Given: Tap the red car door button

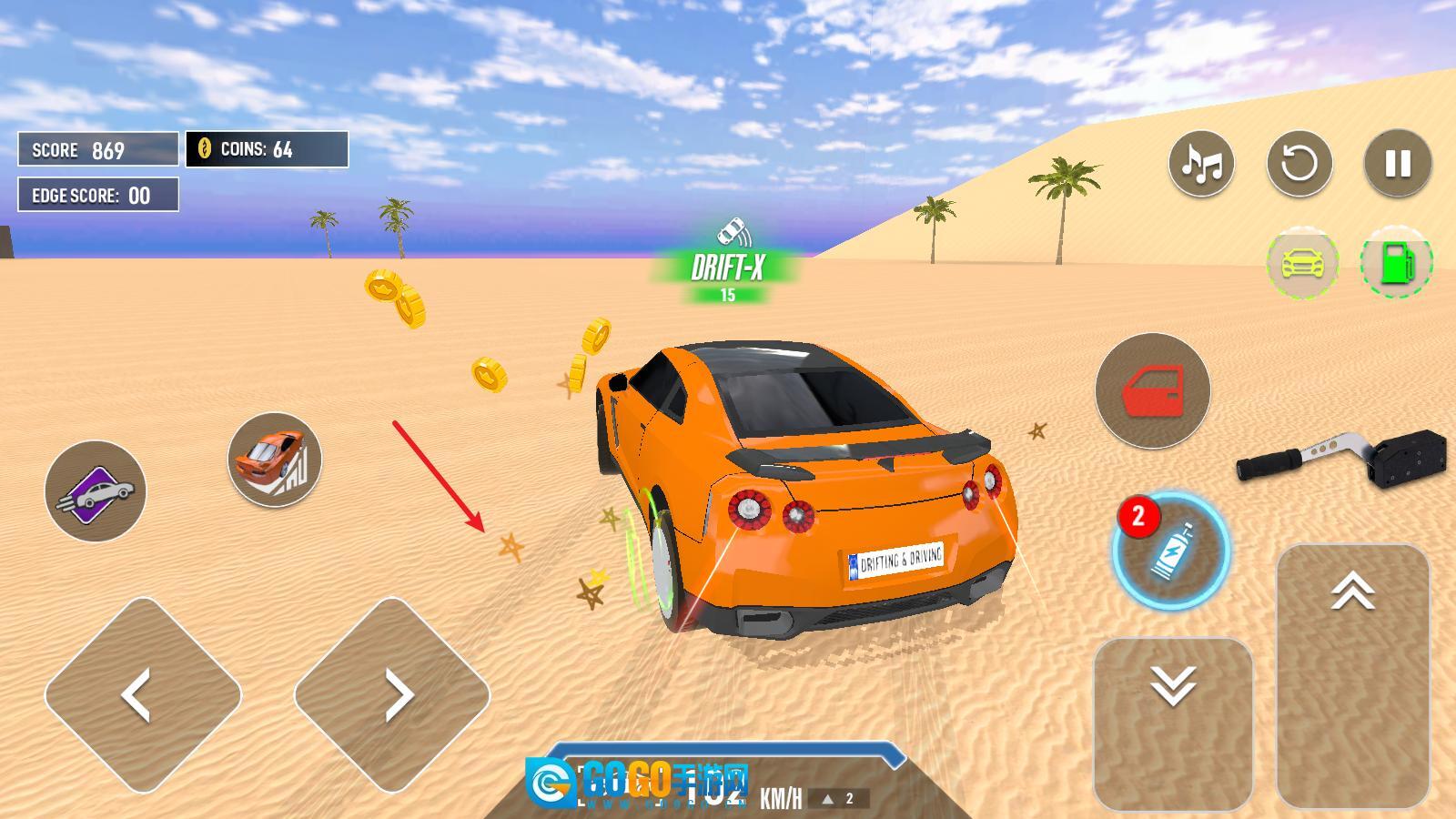Looking at the screenshot, I should click(x=1152, y=390).
